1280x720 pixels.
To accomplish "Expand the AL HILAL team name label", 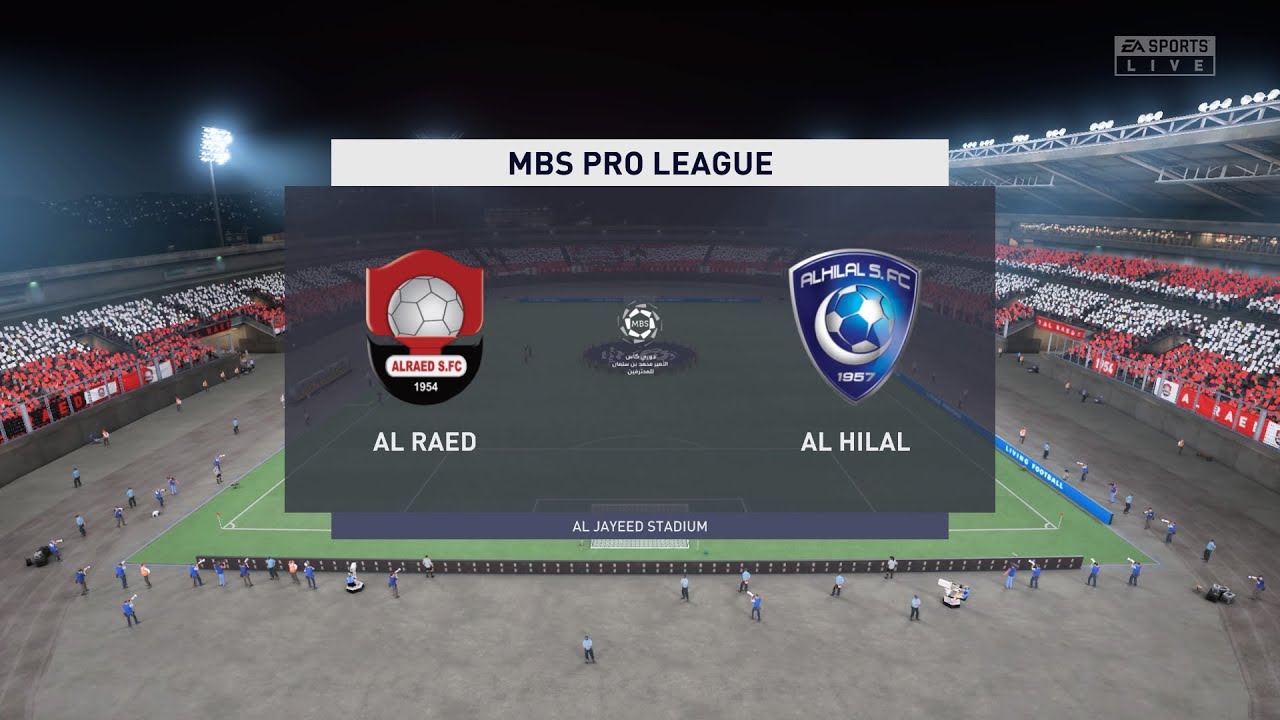I will [855, 440].
